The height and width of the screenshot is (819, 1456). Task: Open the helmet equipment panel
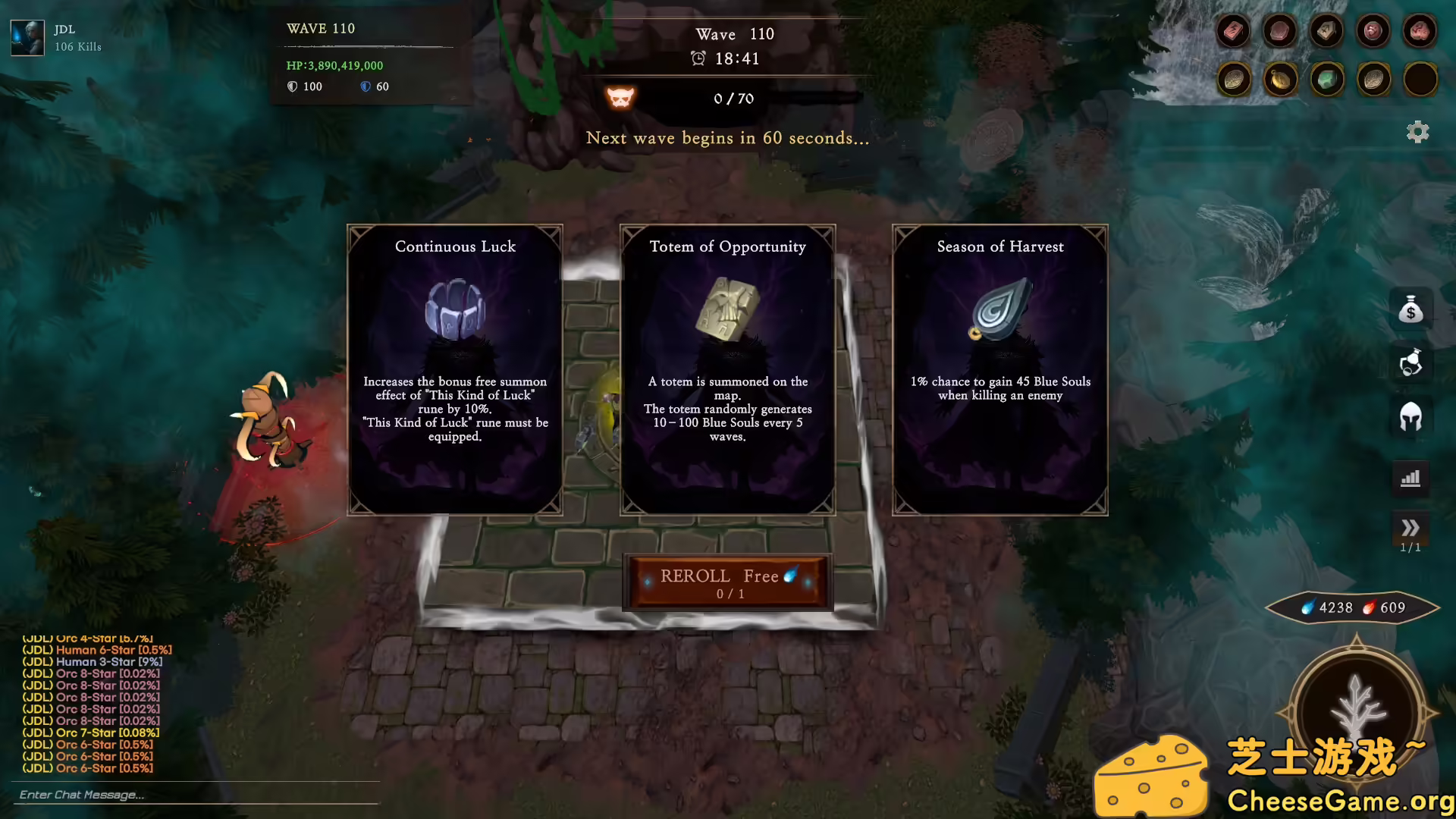point(1410,416)
